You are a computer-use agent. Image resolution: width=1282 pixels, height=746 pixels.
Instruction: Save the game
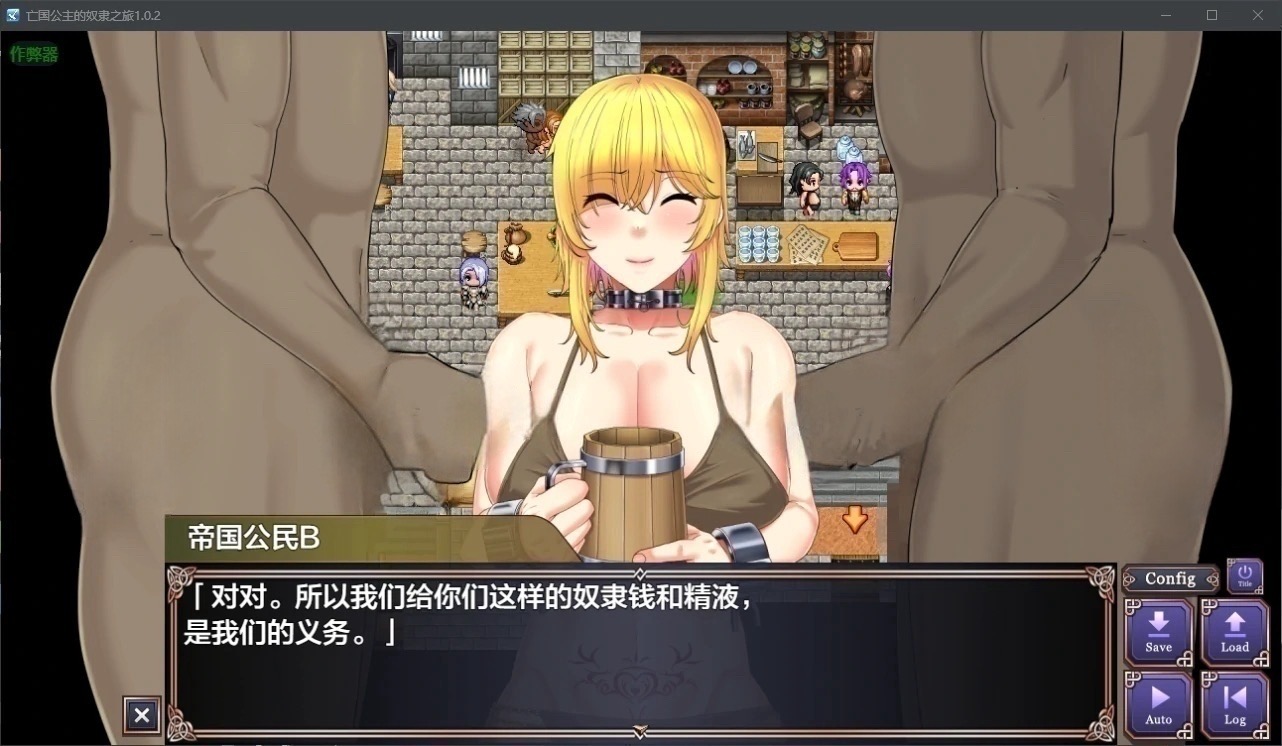pos(1158,632)
